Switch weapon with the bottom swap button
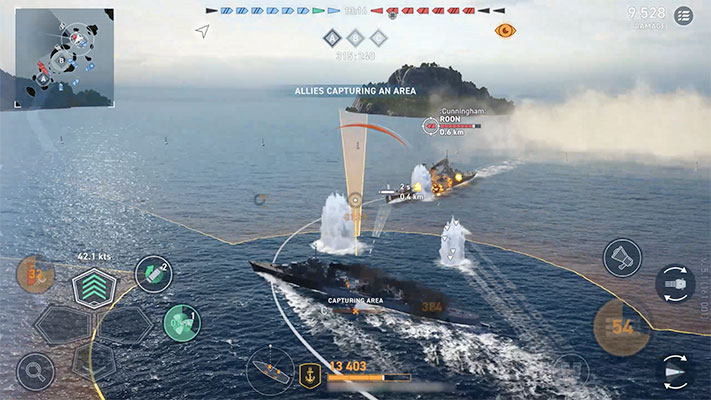711x400 pixels. (675, 371)
